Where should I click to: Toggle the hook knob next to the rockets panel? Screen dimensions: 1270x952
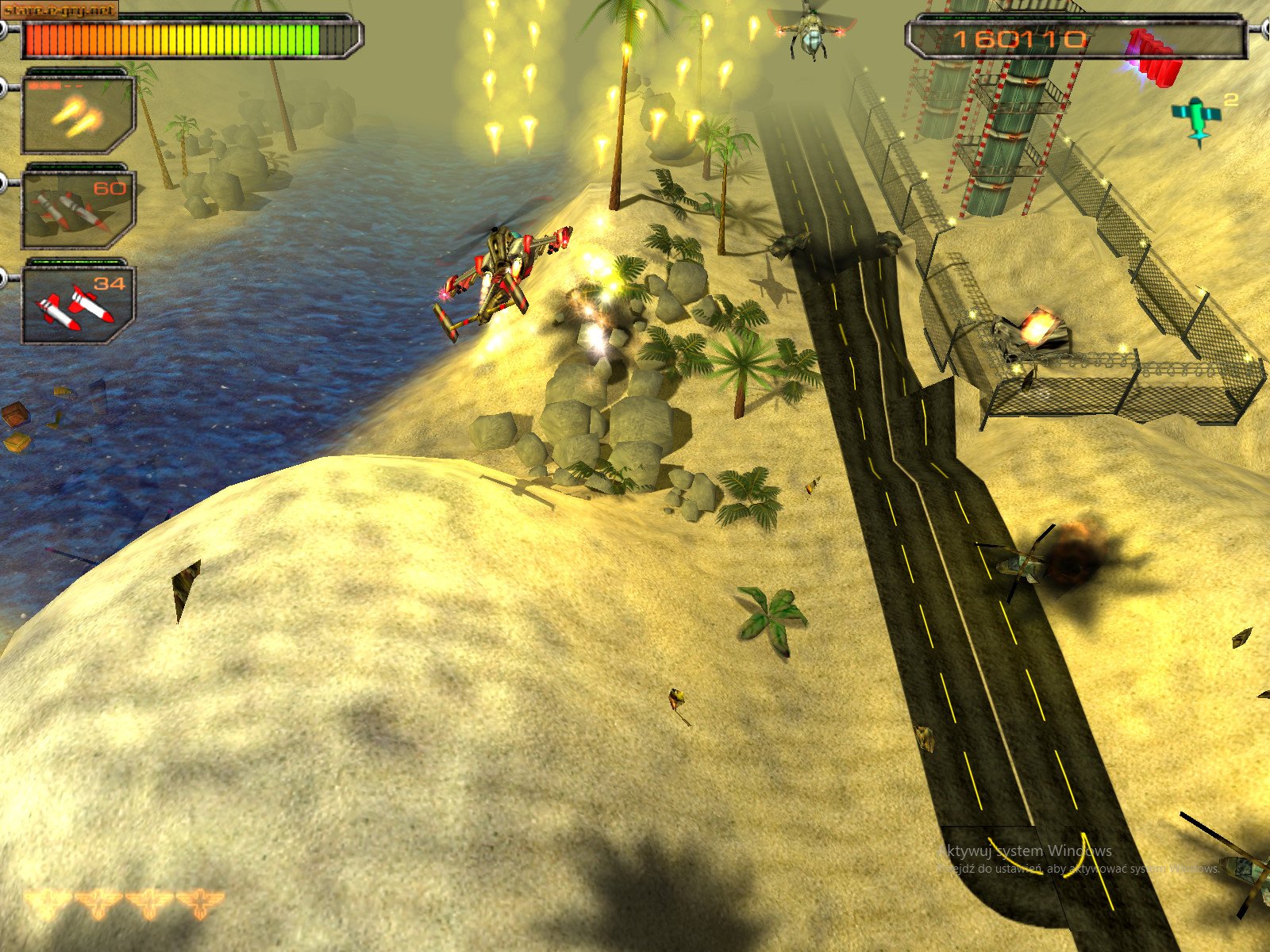pos(6,278)
